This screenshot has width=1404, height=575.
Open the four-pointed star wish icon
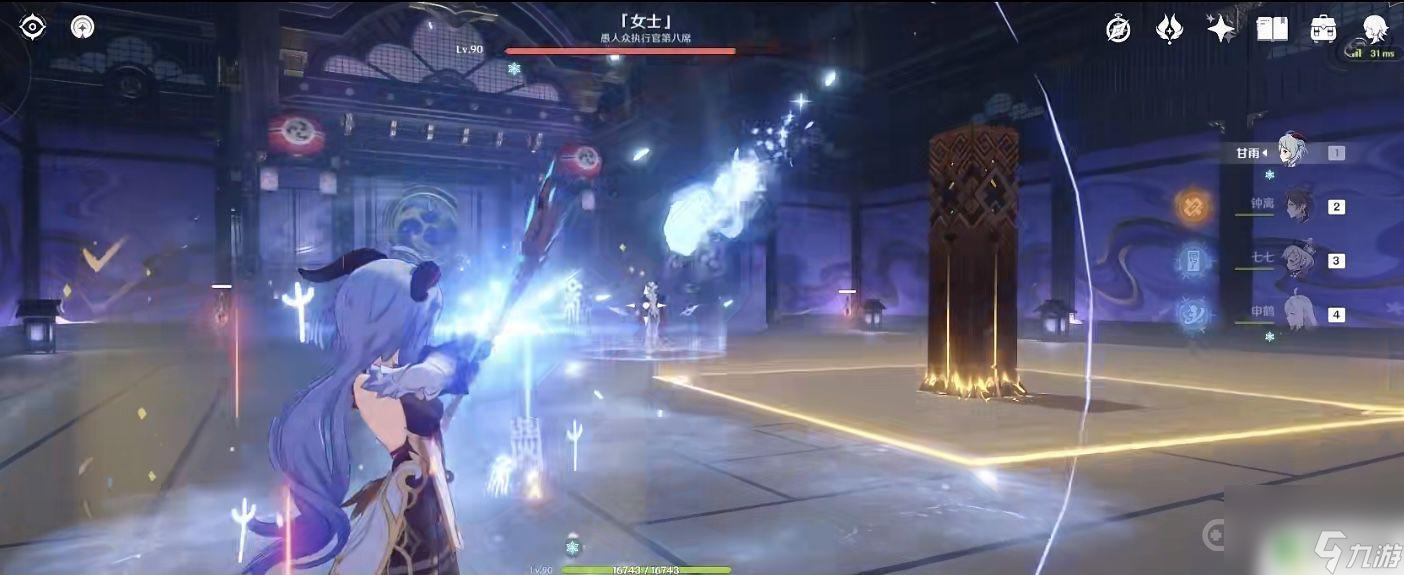click(x=1221, y=29)
